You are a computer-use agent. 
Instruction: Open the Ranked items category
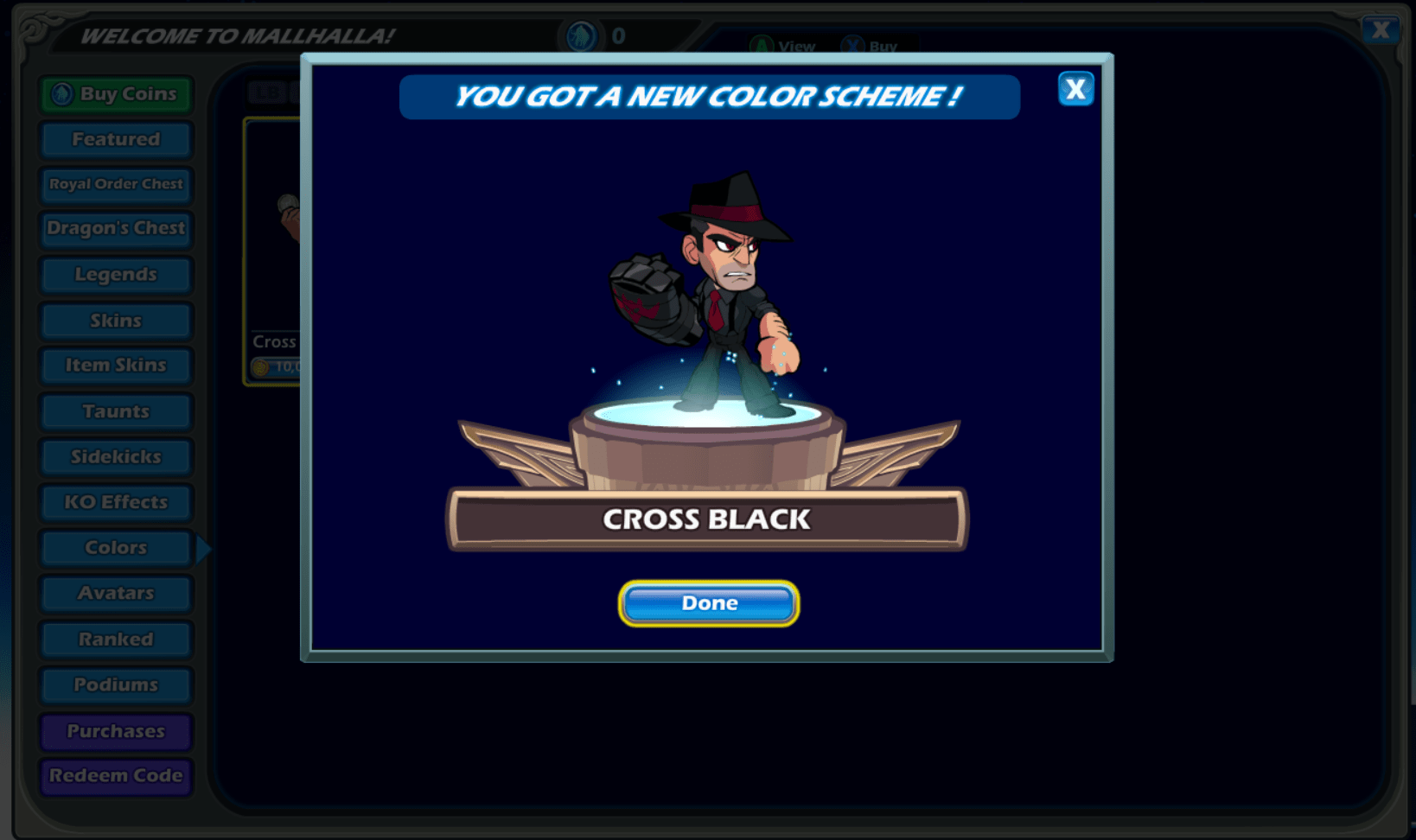tap(115, 639)
